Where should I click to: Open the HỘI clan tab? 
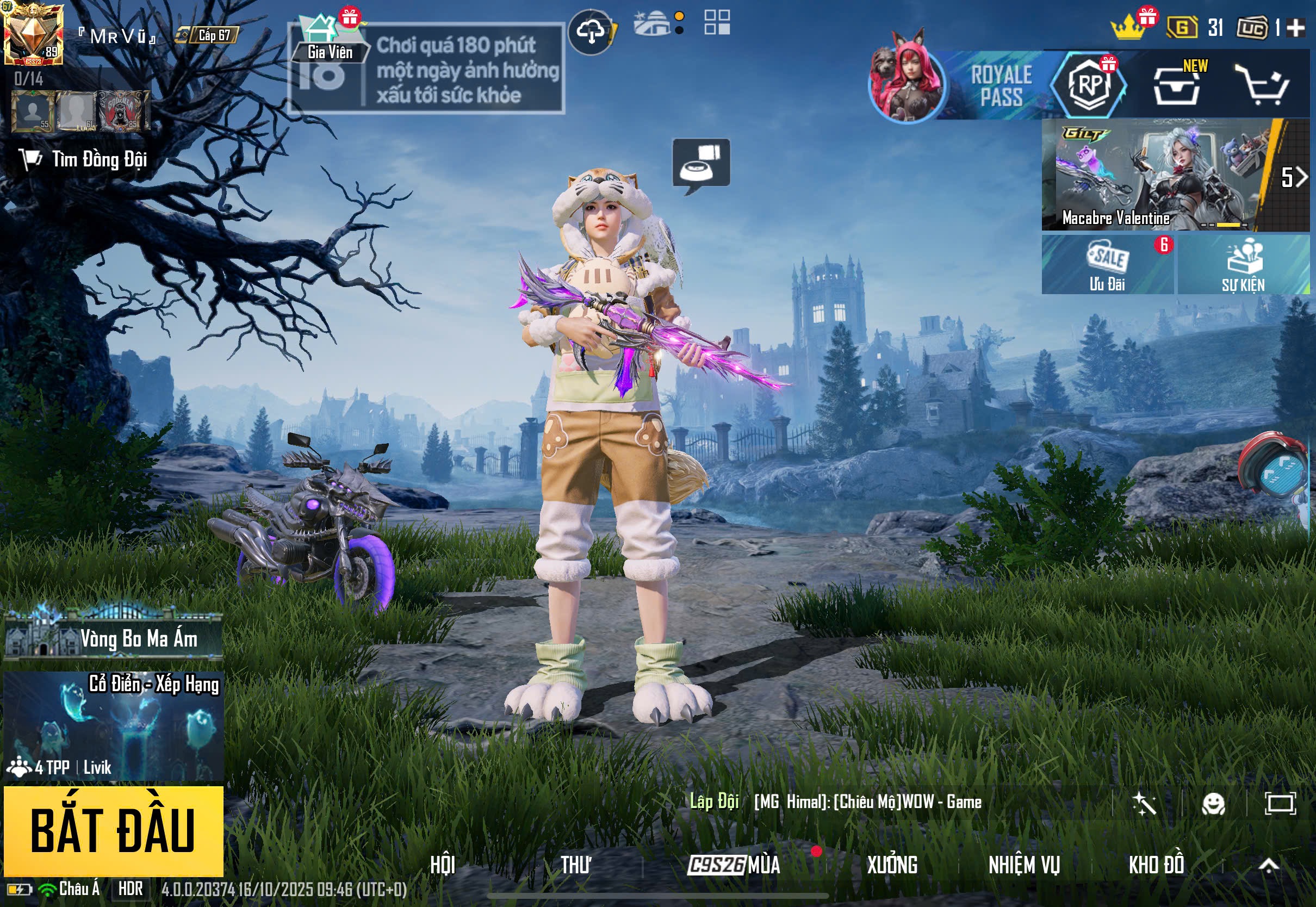(x=443, y=865)
